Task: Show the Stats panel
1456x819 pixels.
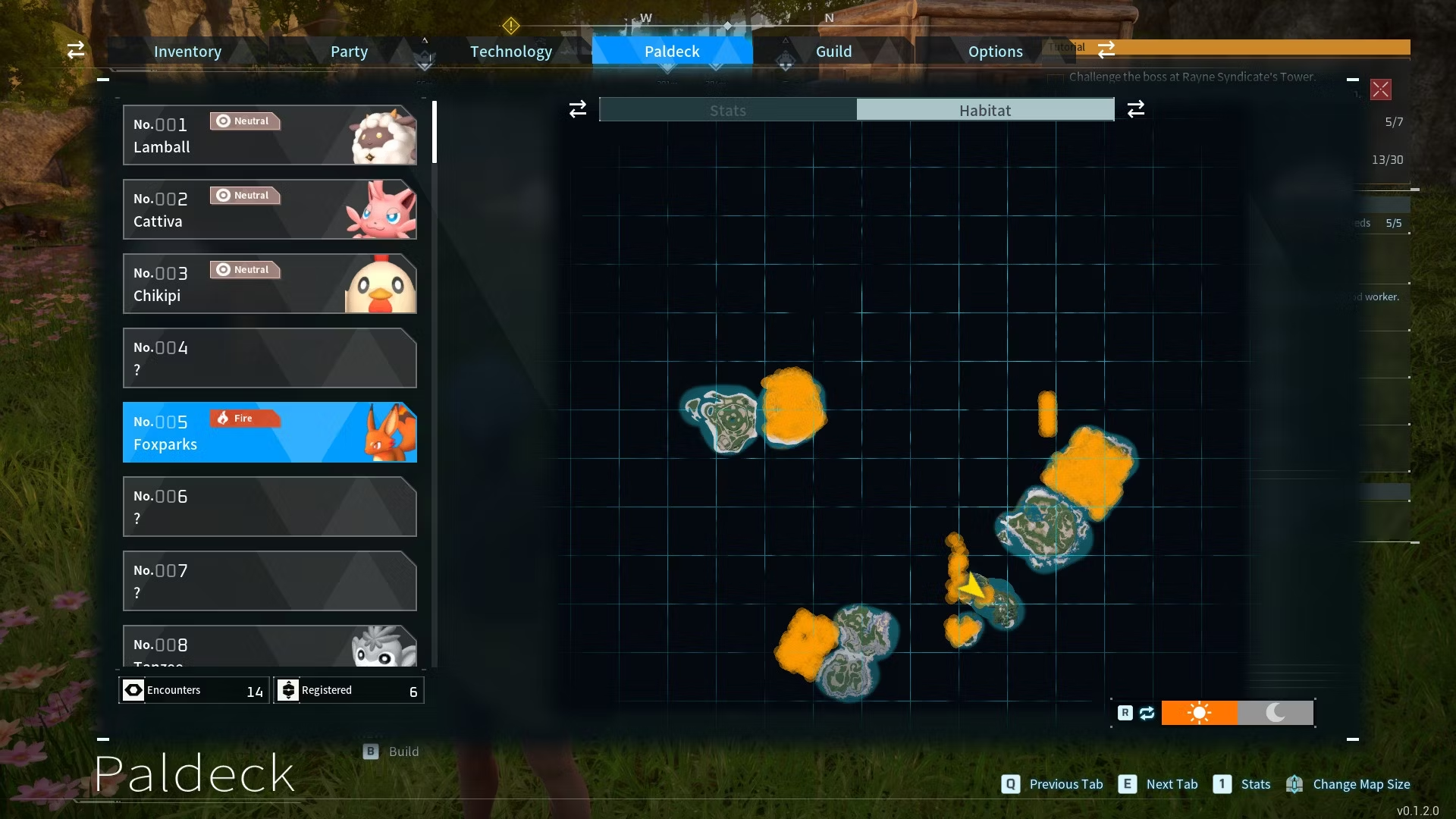Action: (x=728, y=110)
